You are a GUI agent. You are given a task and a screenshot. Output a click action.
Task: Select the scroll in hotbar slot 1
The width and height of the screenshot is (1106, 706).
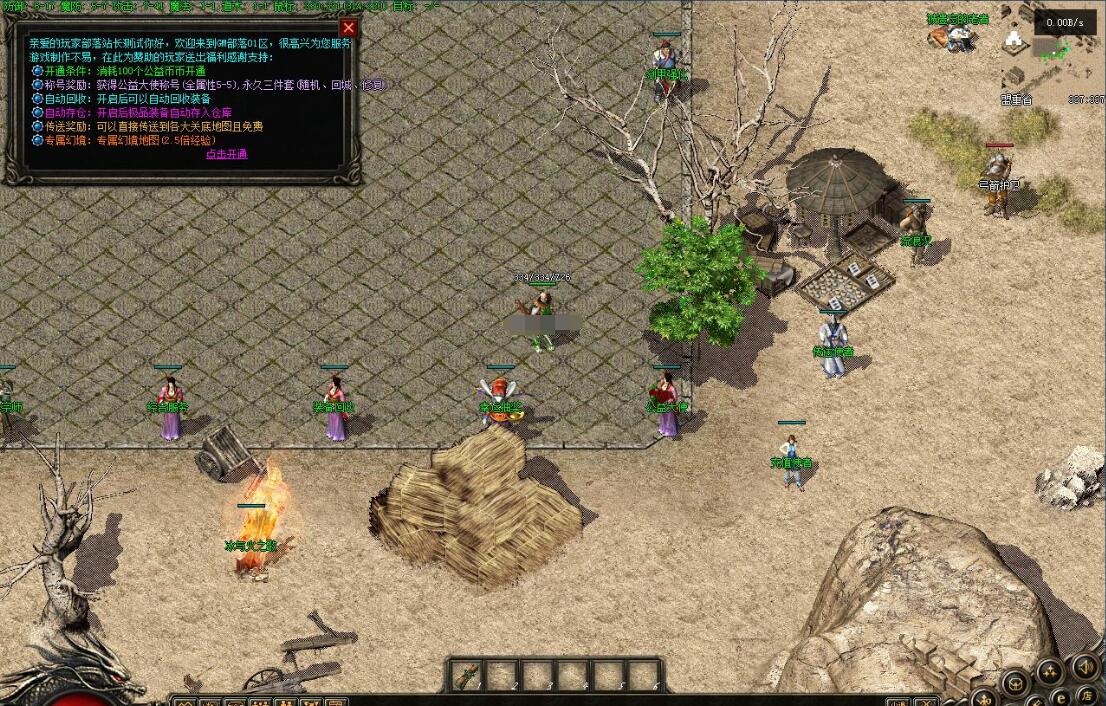coord(466,676)
